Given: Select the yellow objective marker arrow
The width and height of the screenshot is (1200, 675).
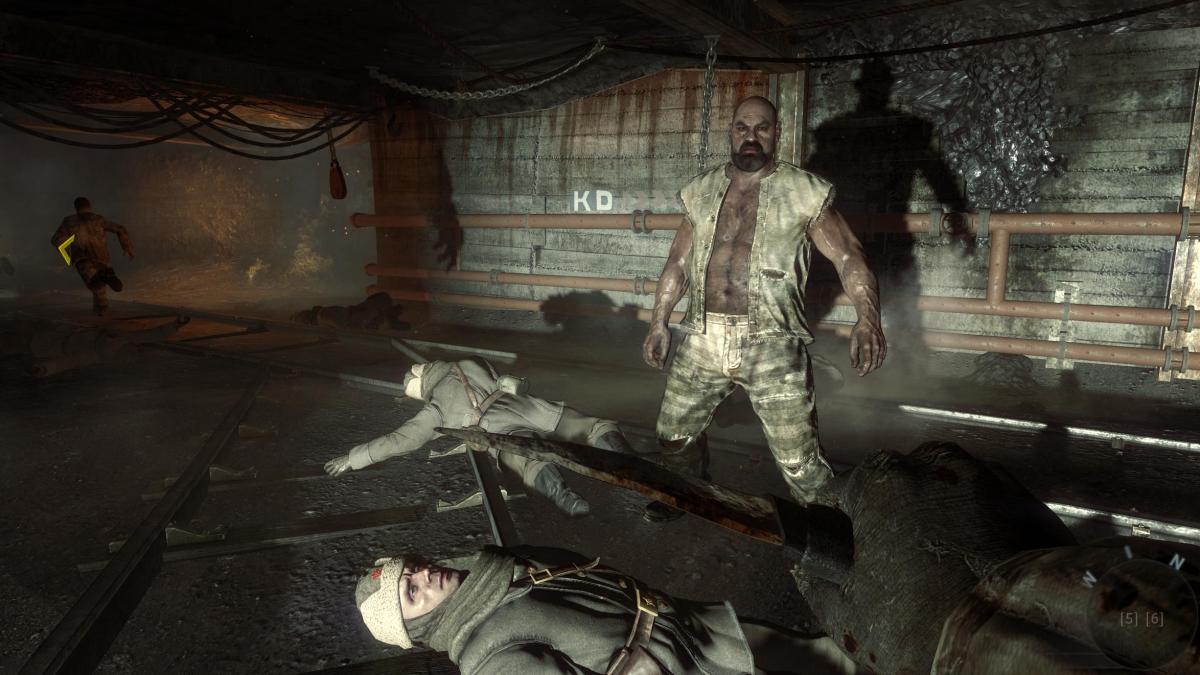Looking at the screenshot, I should [x=65, y=249].
